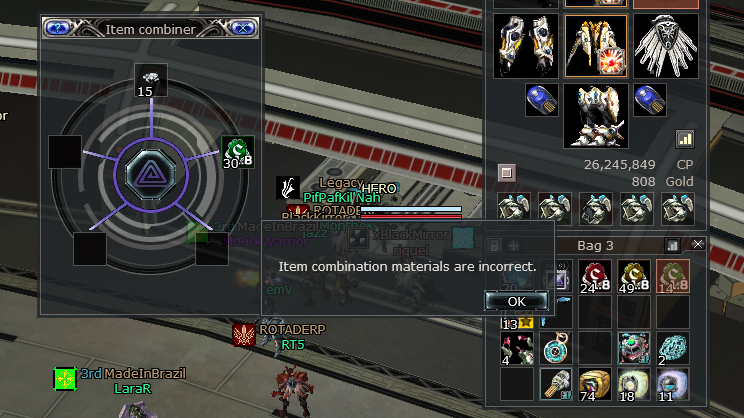Select the pink flower item stack of 4
744x418 pixels.
click(516, 349)
